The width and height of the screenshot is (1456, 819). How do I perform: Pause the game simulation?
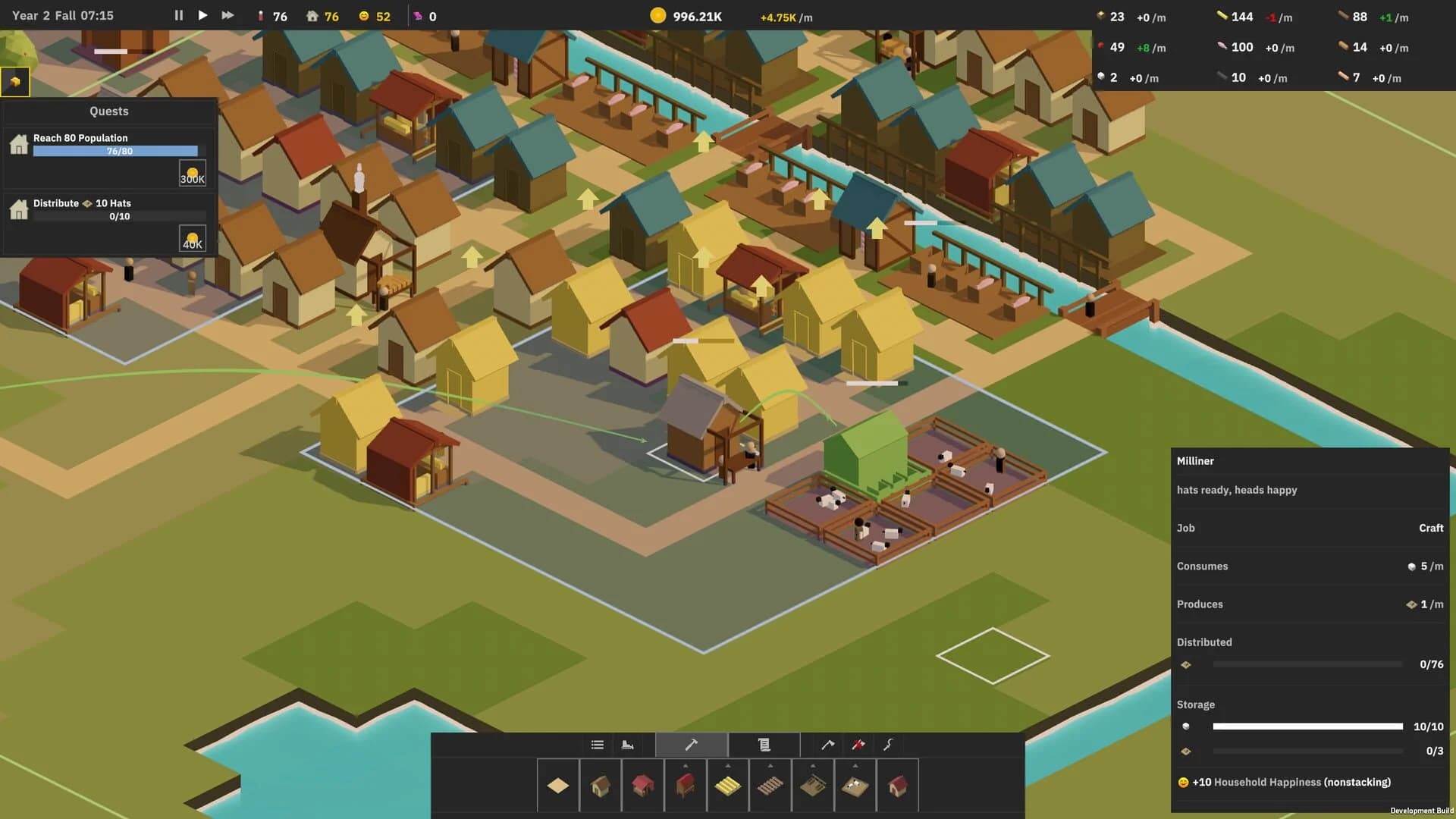pyautogui.click(x=178, y=15)
